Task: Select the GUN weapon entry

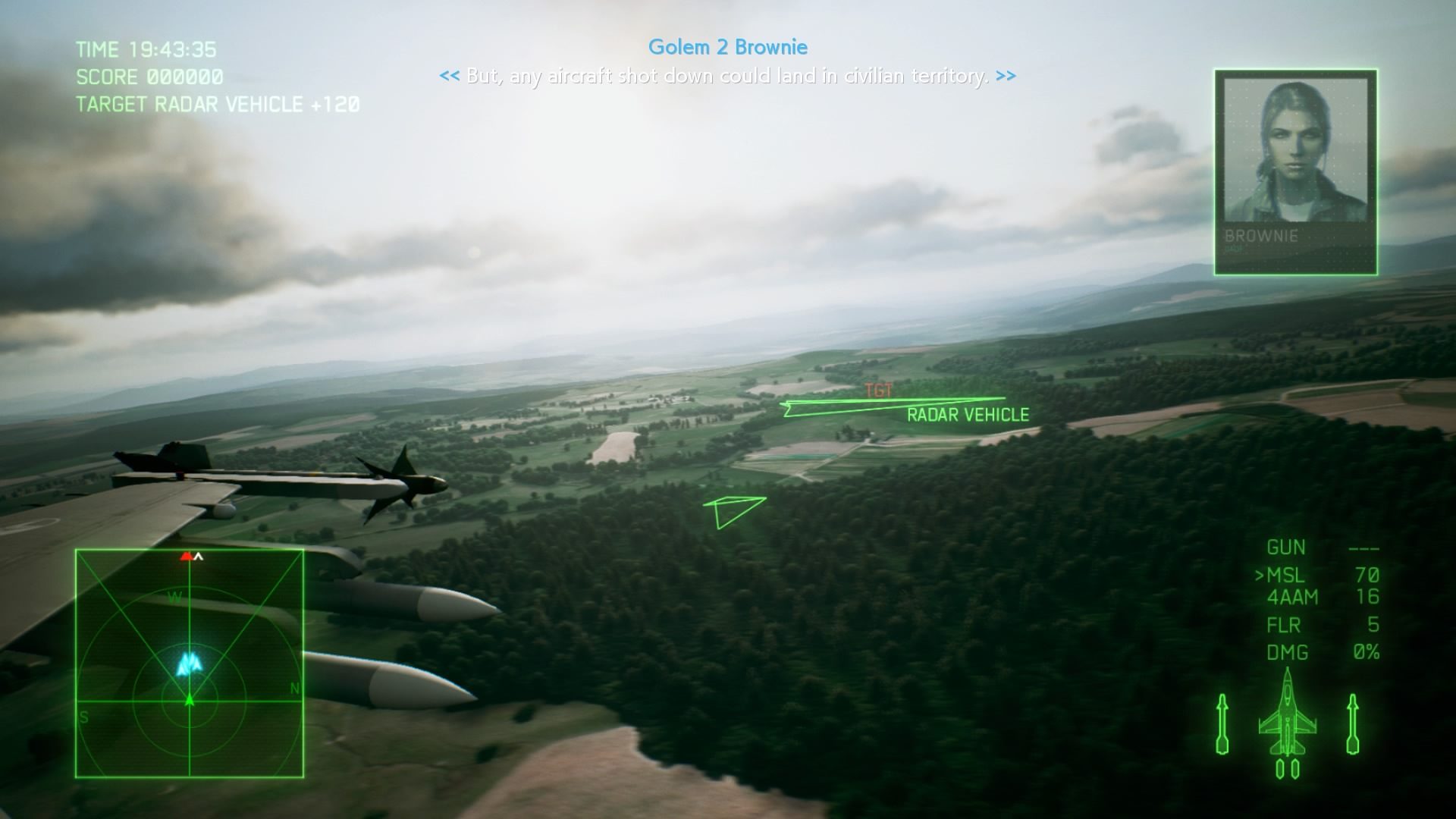Action: (1286, 548)
